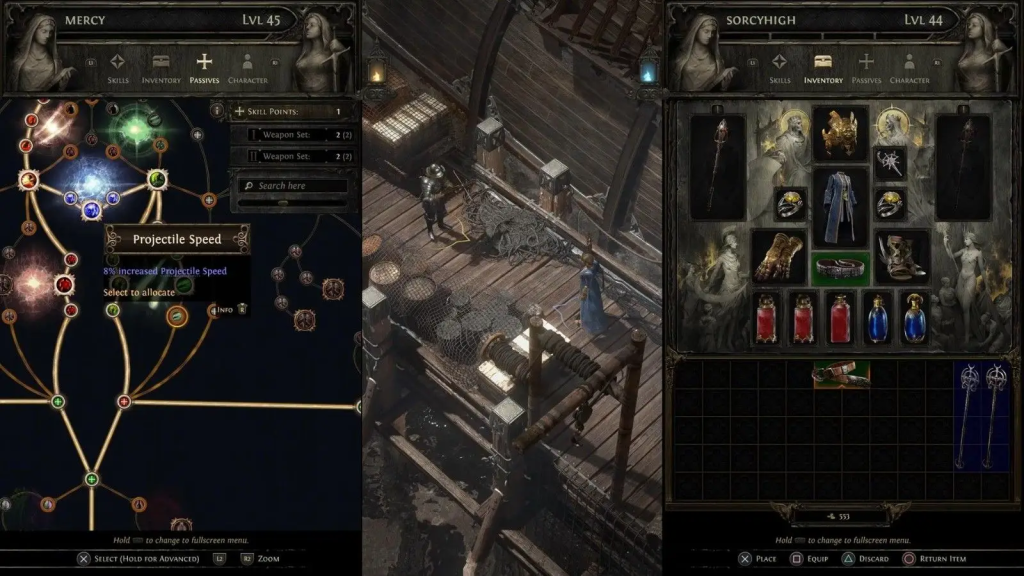Switch to Mercy's Inventory tab

[x=161, y=66]
